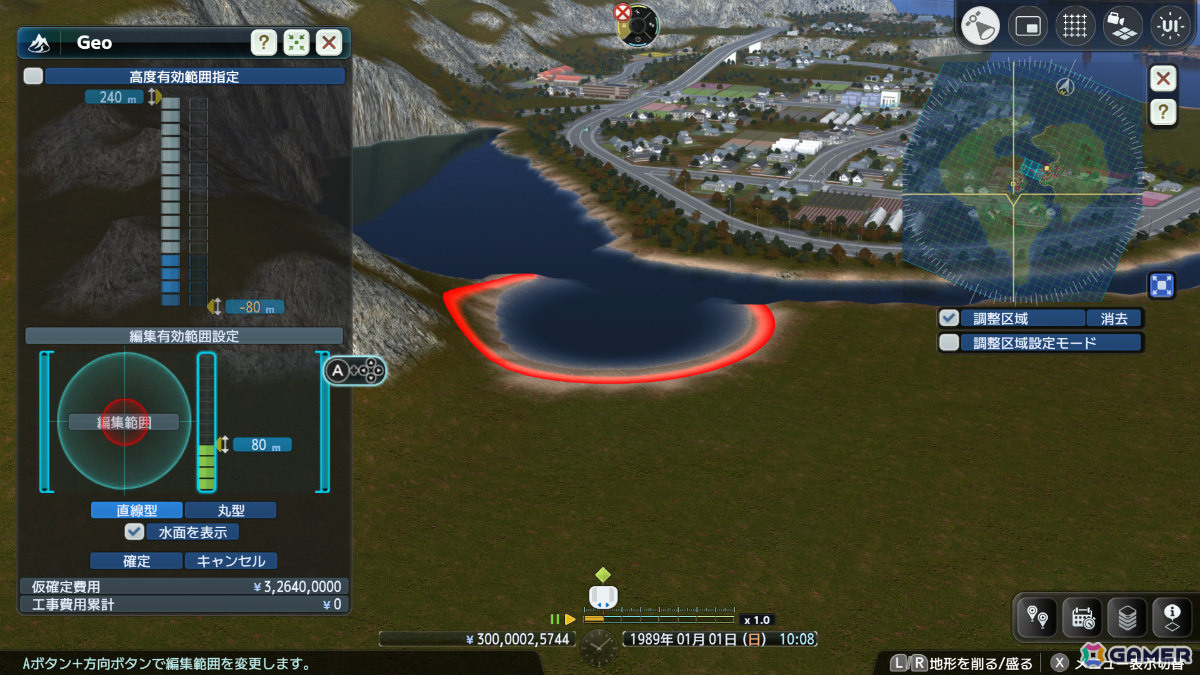1200x675 pixels.
Task: Hide the interface with the UI icon
Action: coord(1171,26)
